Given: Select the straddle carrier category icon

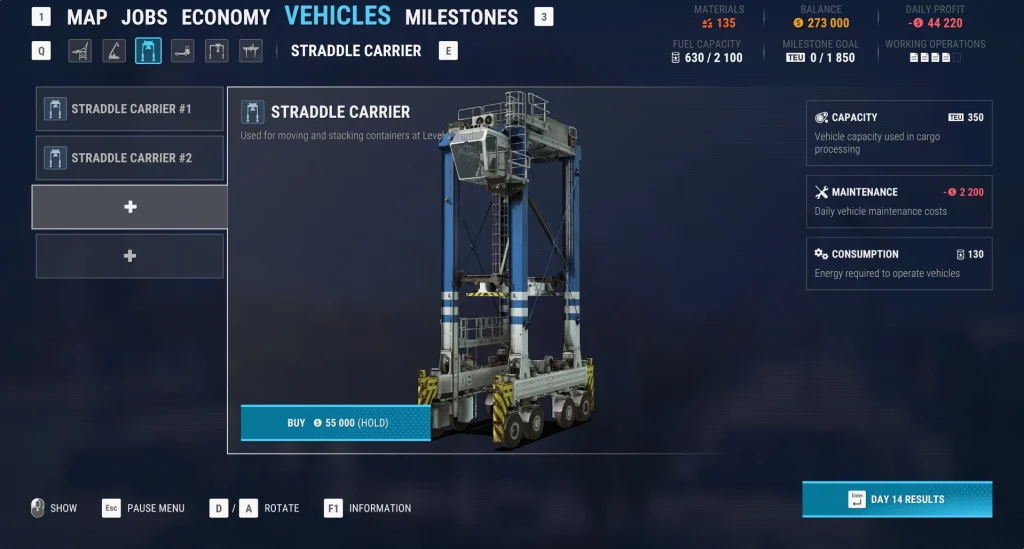Looking at the screenshot, I should click(148, 51).
